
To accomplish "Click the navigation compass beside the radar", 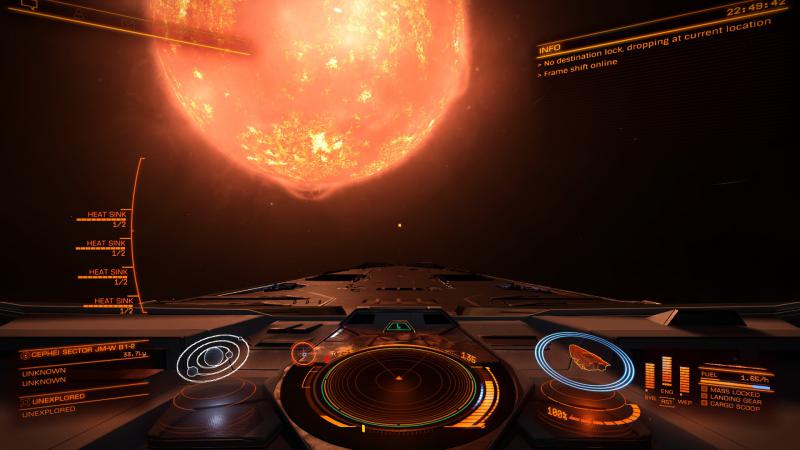I will (303, 352).
